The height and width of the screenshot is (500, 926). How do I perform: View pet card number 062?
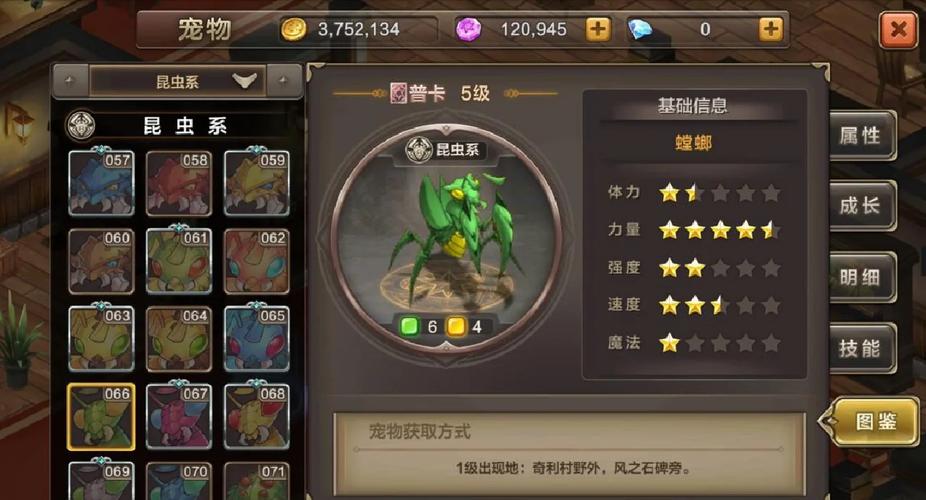256,261
